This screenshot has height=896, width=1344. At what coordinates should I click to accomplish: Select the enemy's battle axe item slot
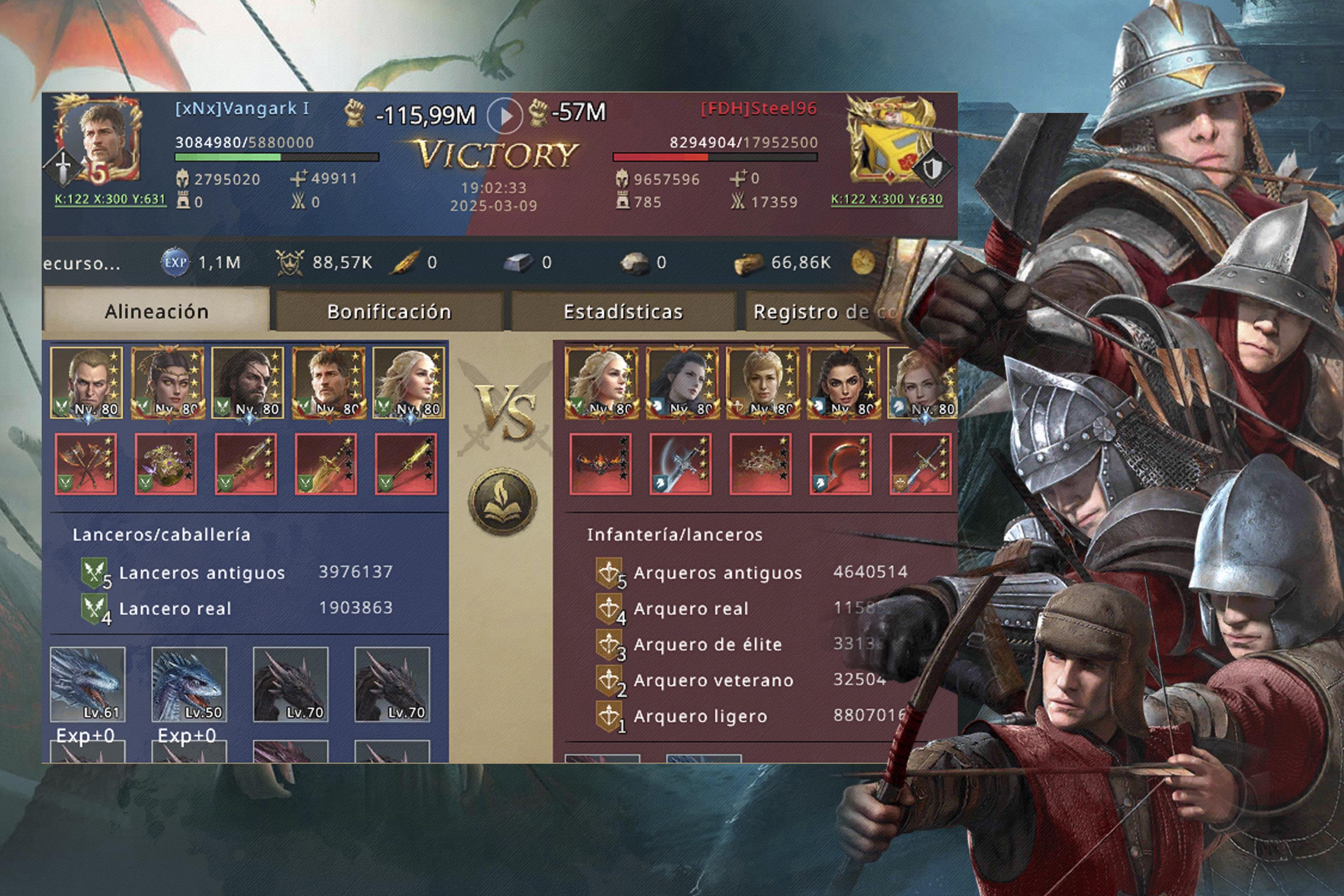[681, 463]
